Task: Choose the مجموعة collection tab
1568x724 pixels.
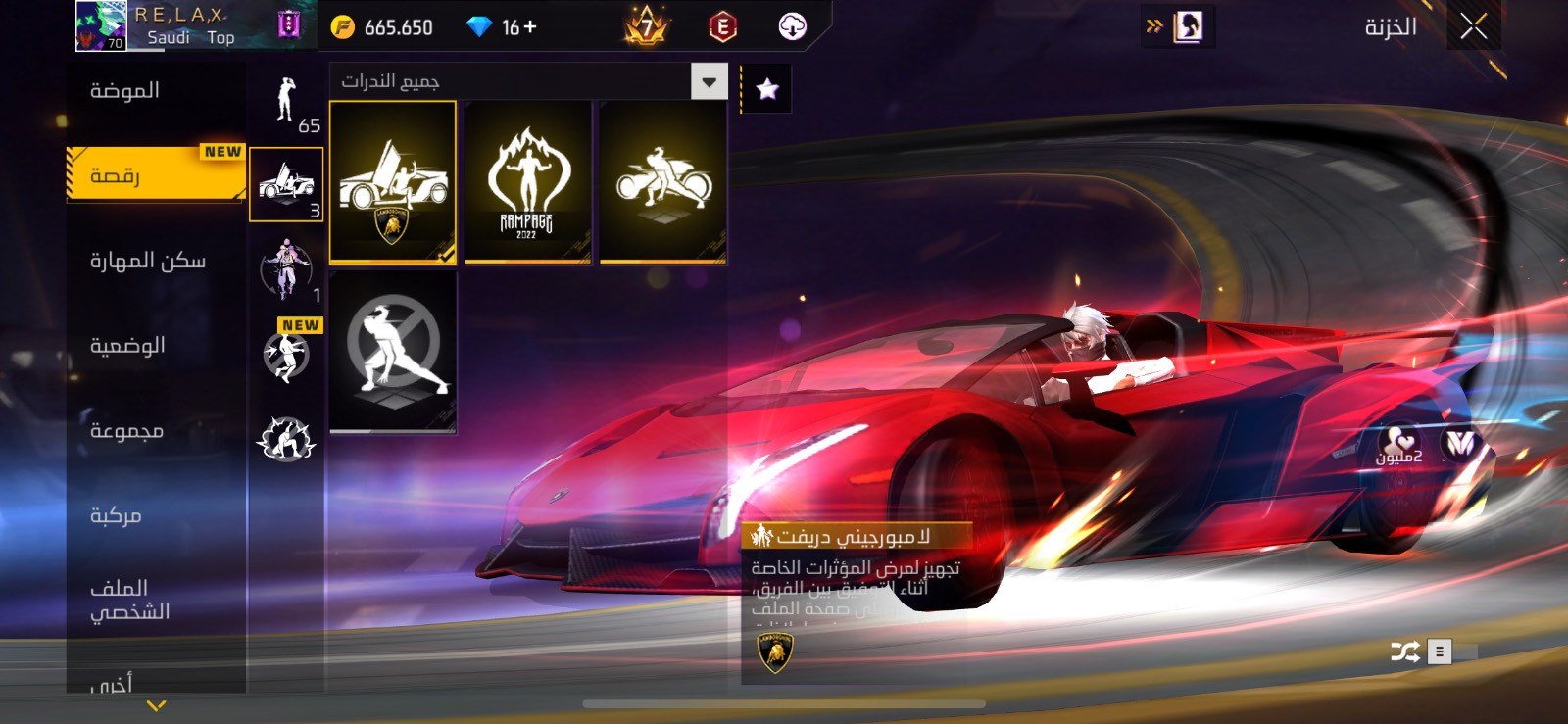Action: [126, 431]
